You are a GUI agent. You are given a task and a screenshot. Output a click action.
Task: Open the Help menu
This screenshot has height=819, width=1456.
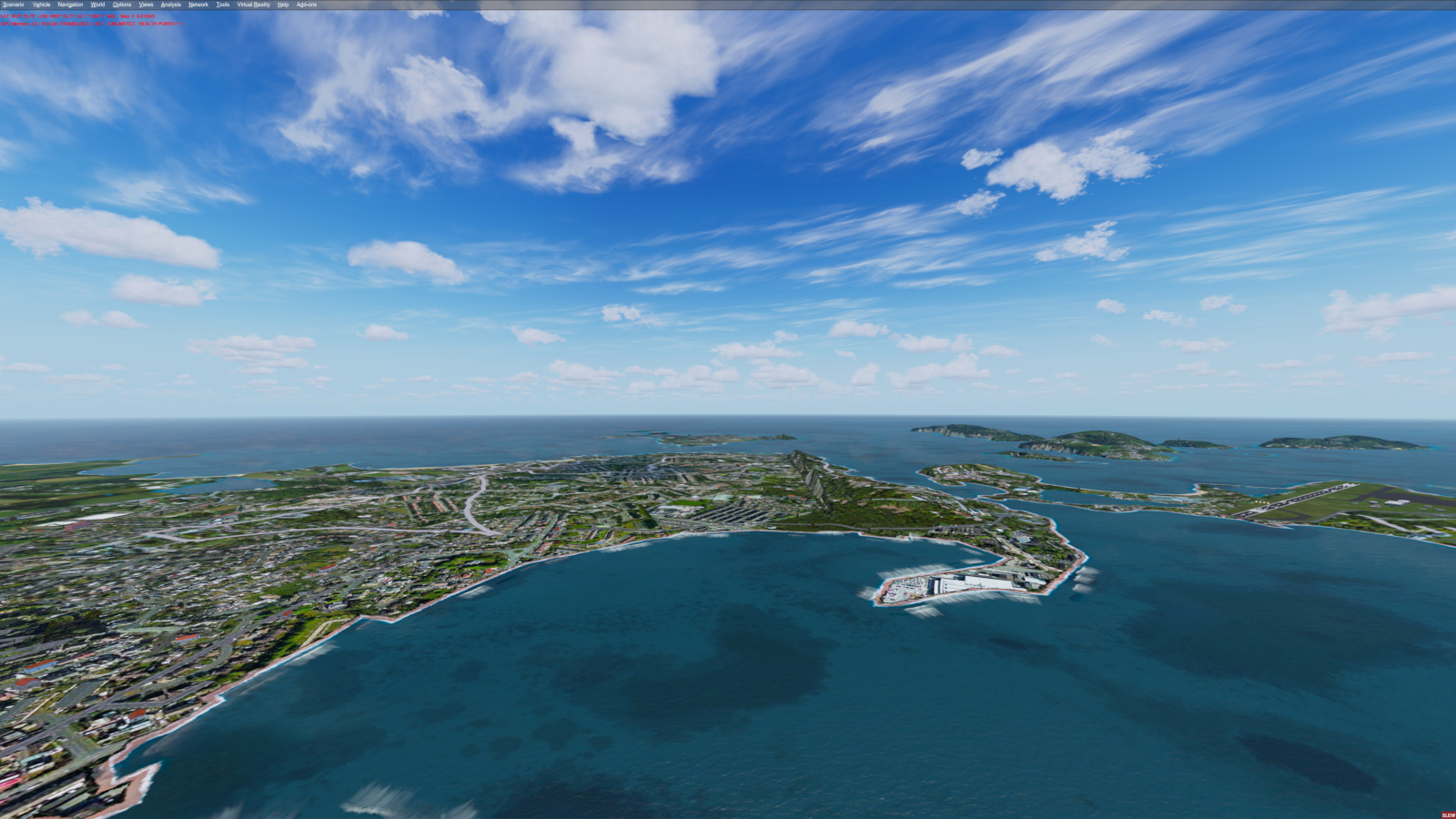pyautogui.click(x=283, y=5)
